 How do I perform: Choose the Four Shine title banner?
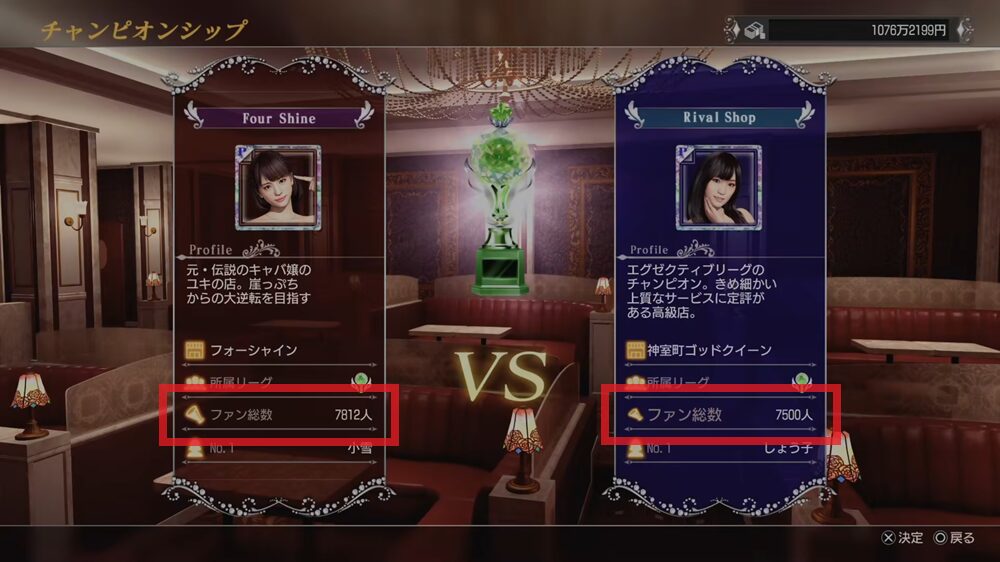pyautogui.click(x=278, y=118)
